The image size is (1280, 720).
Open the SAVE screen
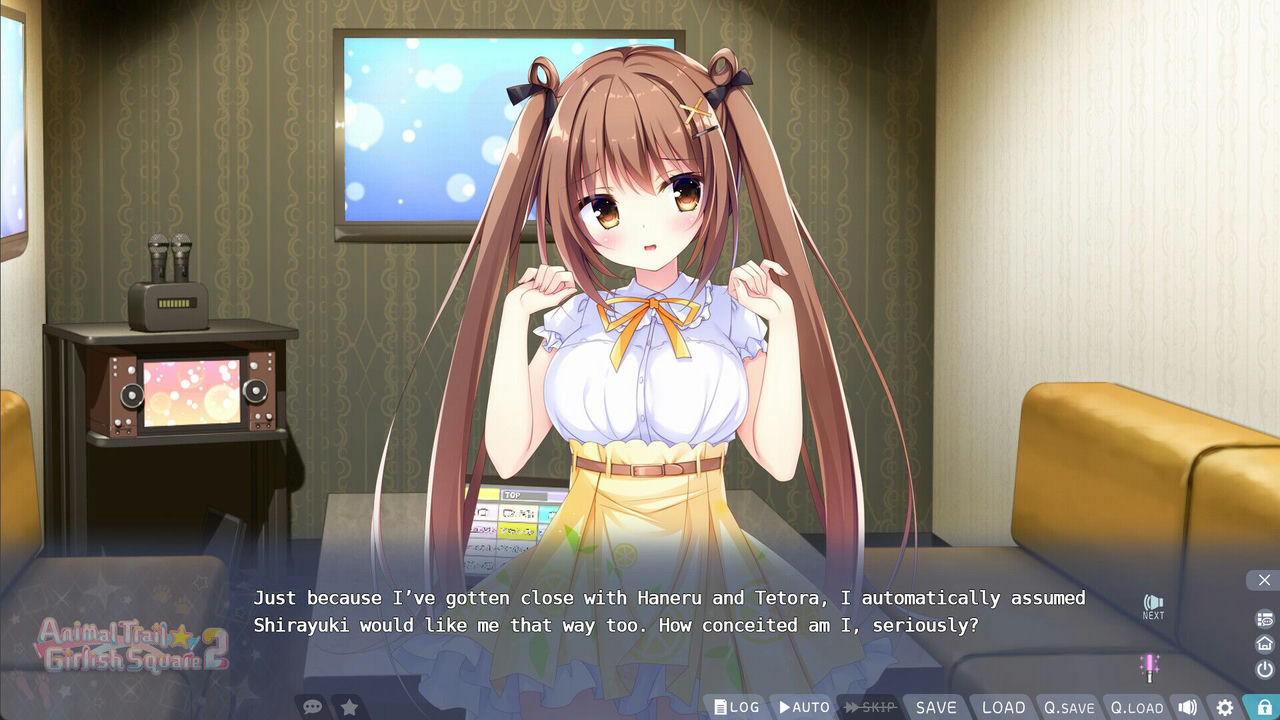(x=936, y=706)
